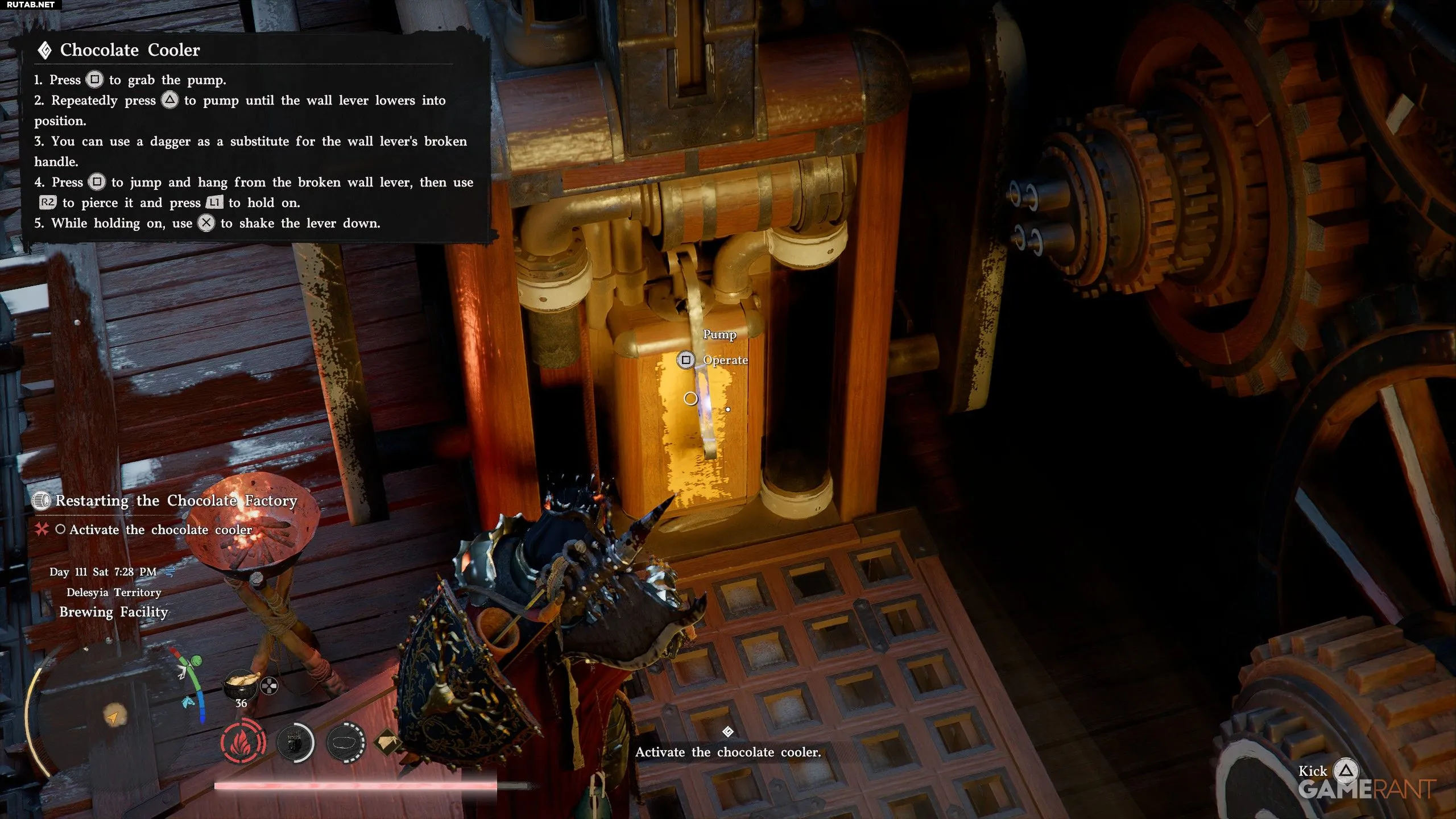
Task: Open the Restarting the Chocolate Factory quest tracker
Action: (176, 501)
